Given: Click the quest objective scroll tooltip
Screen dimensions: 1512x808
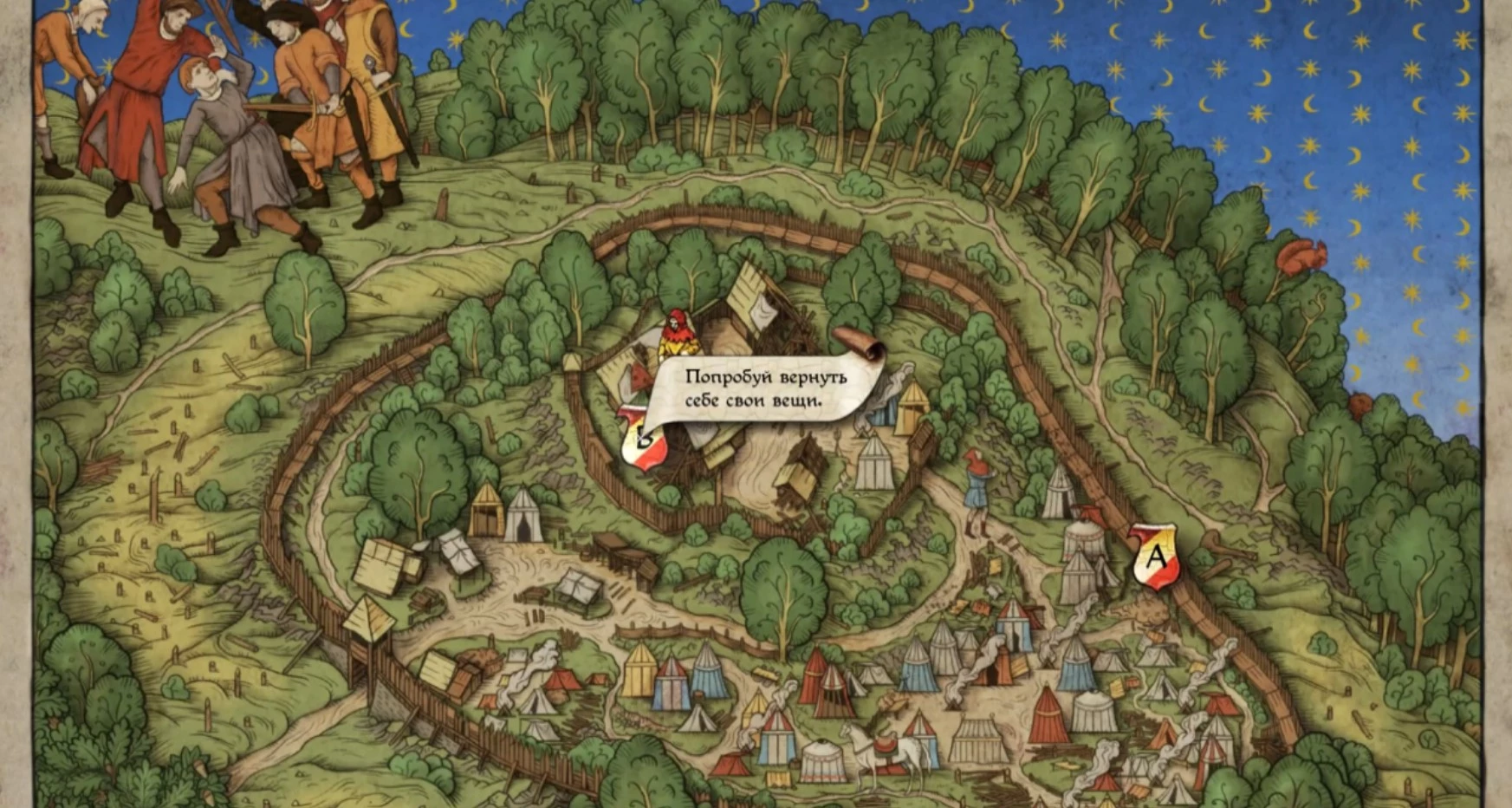Looking at the screenshot, I should point(765,388).
